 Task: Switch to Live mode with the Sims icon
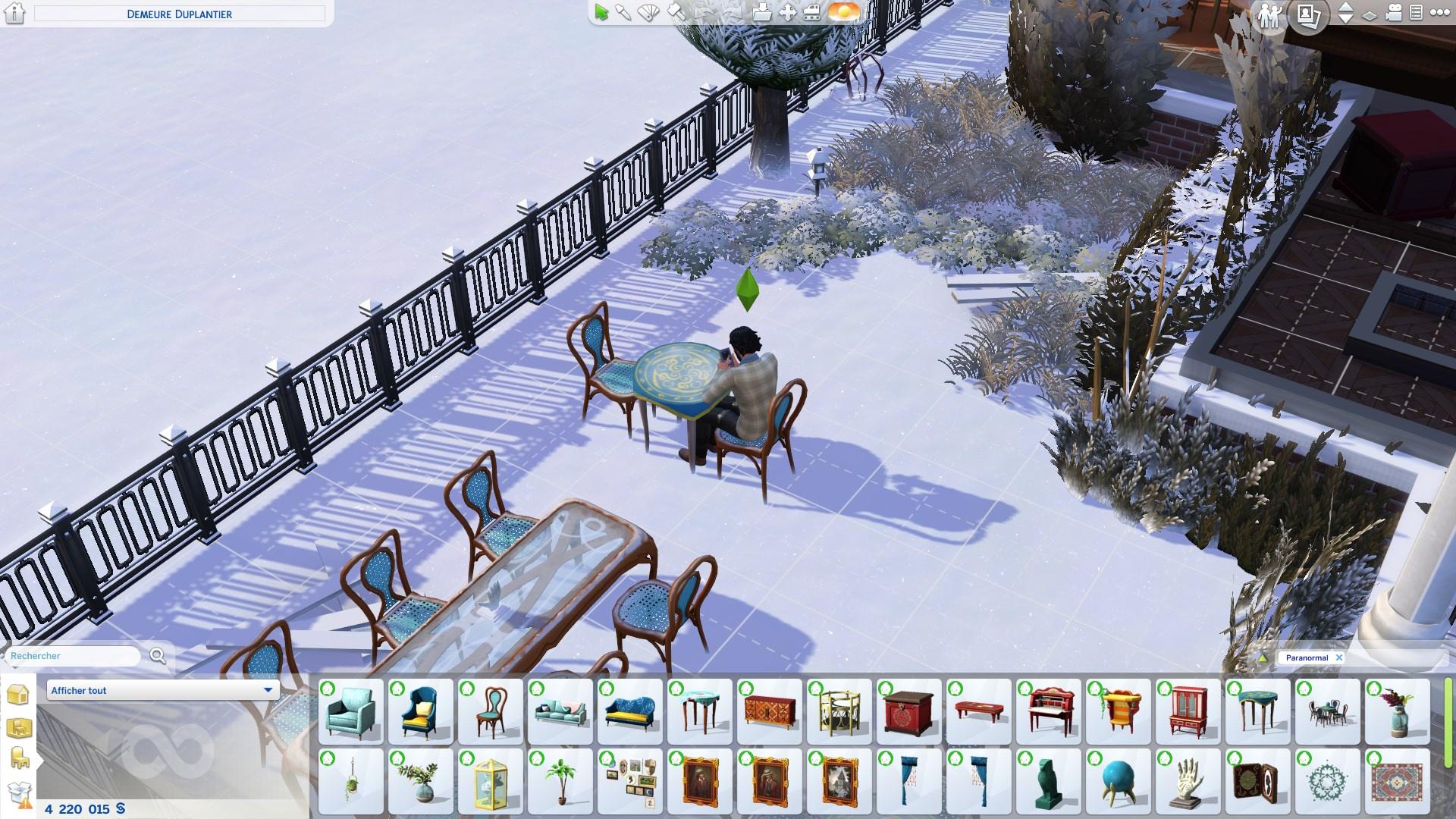[x=1269, y=14]
